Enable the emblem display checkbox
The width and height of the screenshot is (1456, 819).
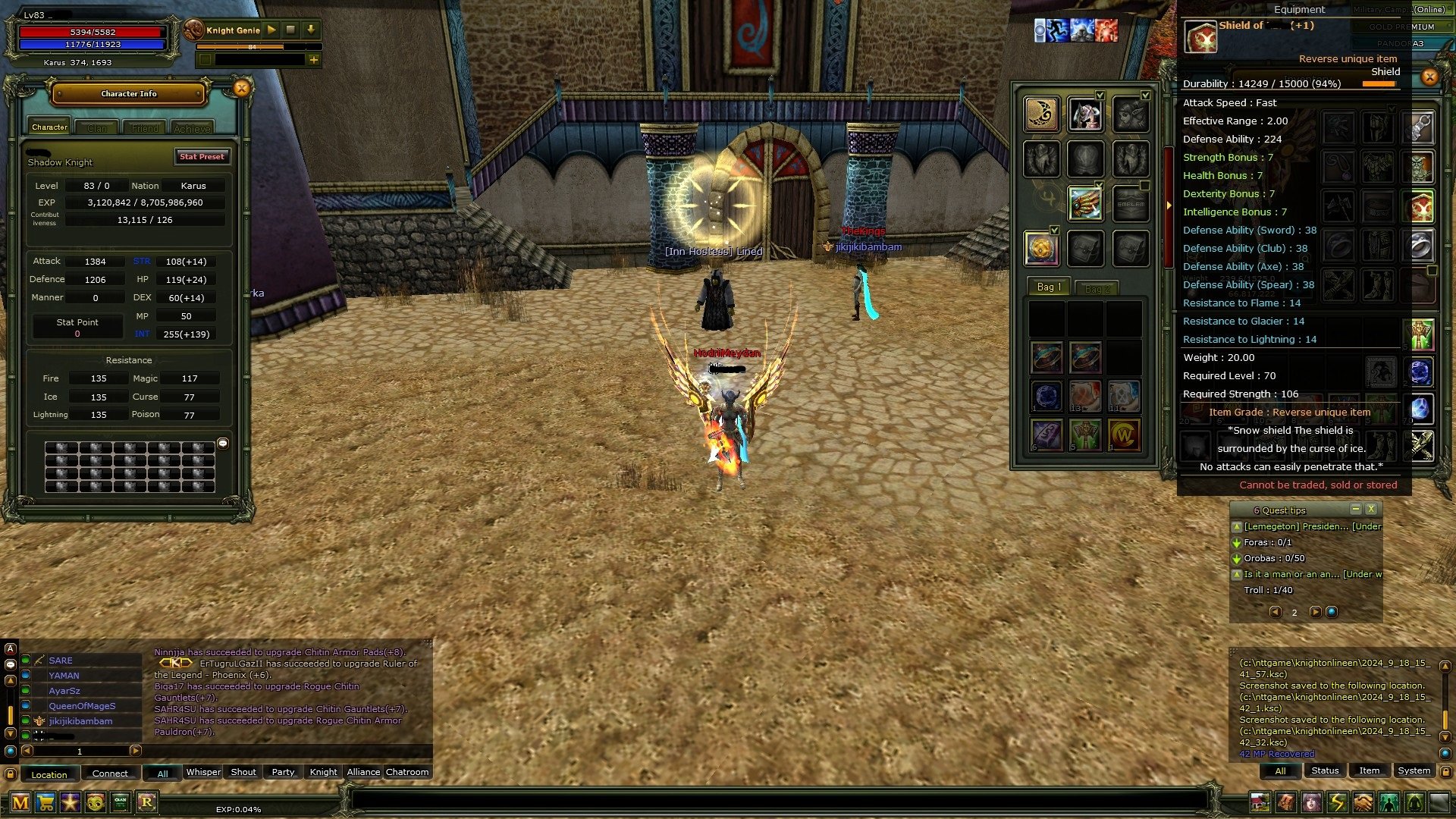pos(1144,184)
